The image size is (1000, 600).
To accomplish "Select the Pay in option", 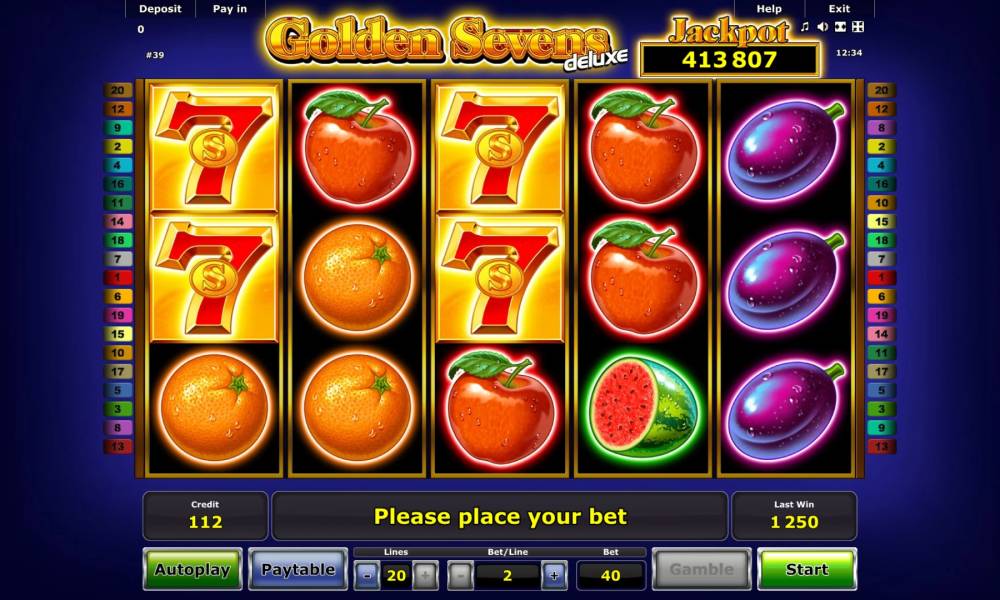I will [230, 9].
